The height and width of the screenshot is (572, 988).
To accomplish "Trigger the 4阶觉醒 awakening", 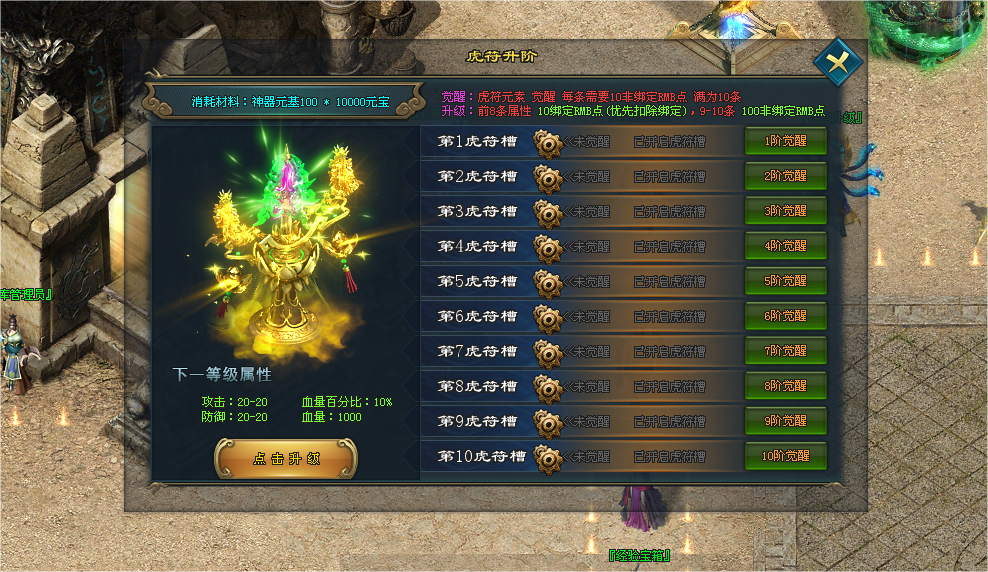I will click(x=785, y=246).
